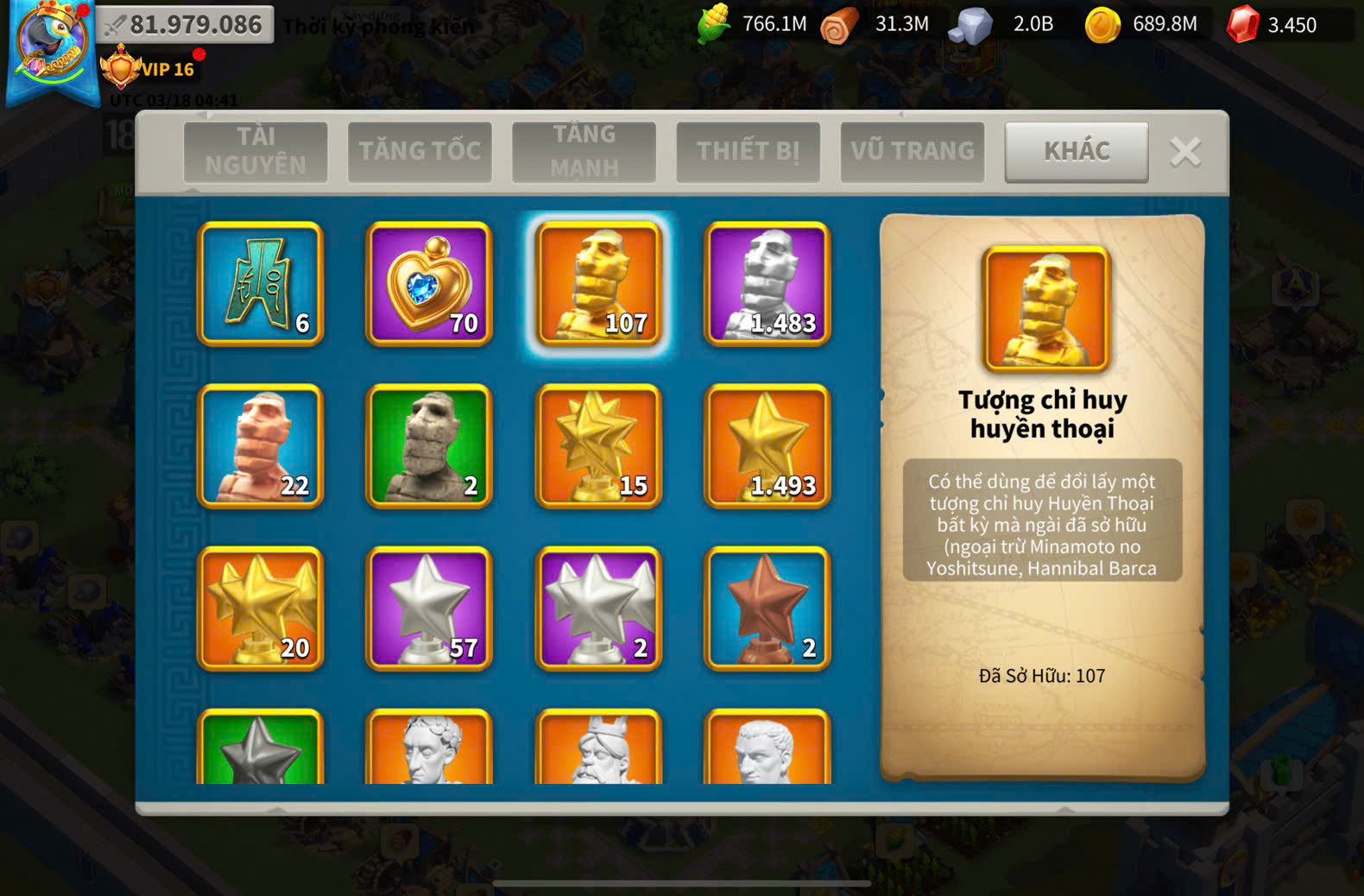Viewport: 1364px width, 896px height.
Task: Select the triple gold star item with 20
Action: (x=261, y=609)
